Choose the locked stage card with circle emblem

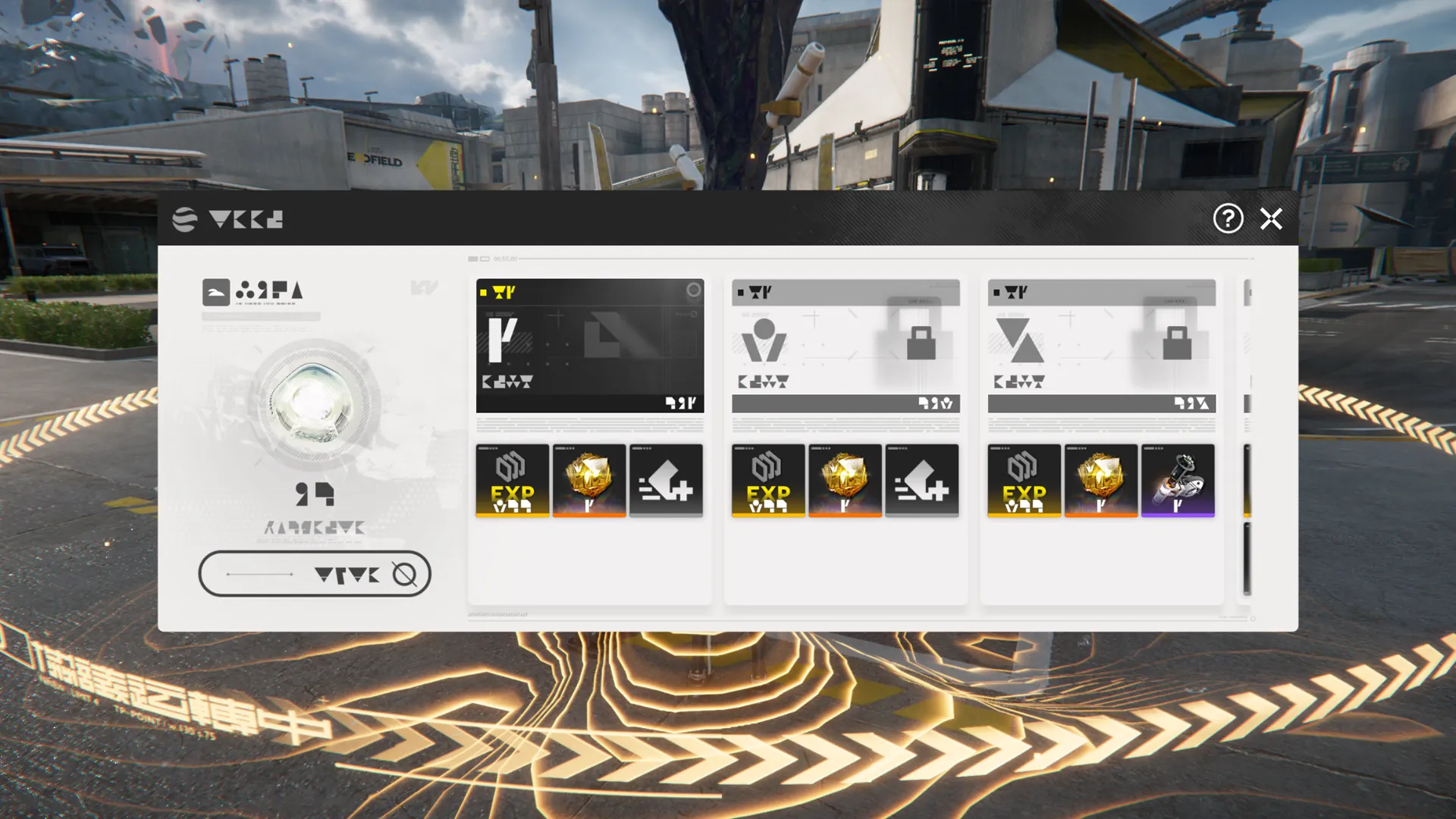point(845,346)
